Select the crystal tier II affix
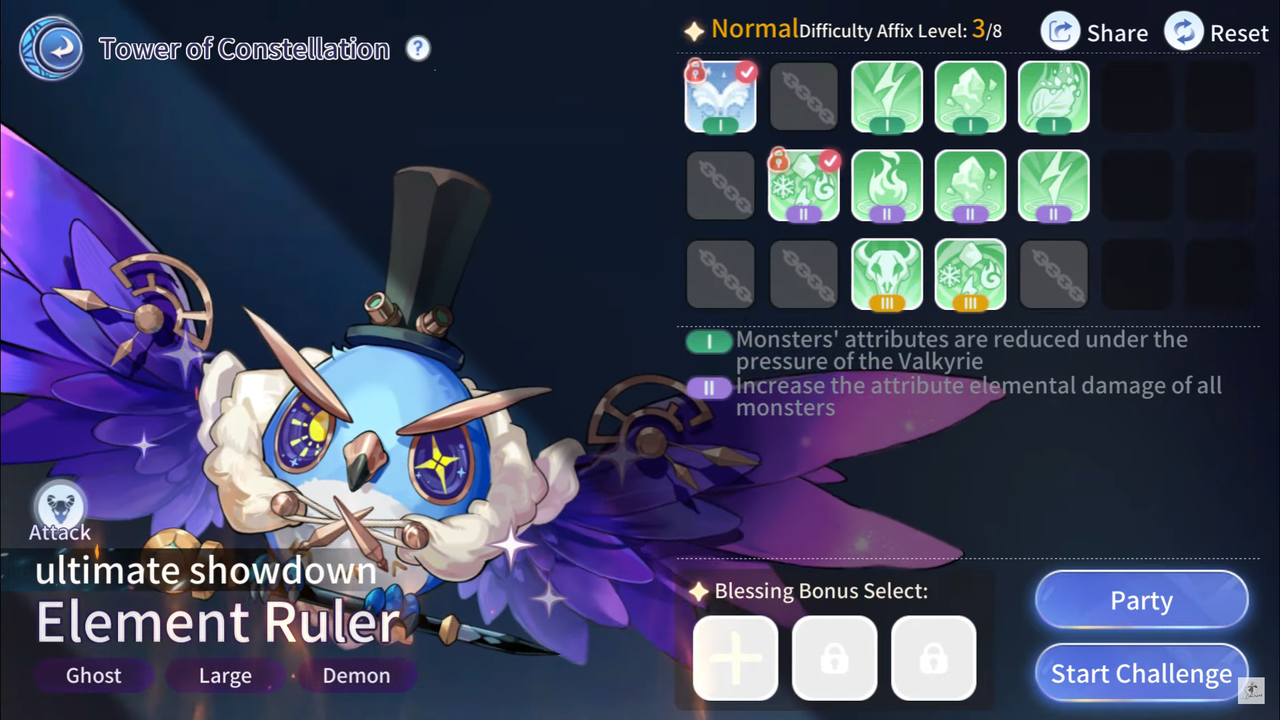This screenshot has width=1280, height=720. coord(970,185)
